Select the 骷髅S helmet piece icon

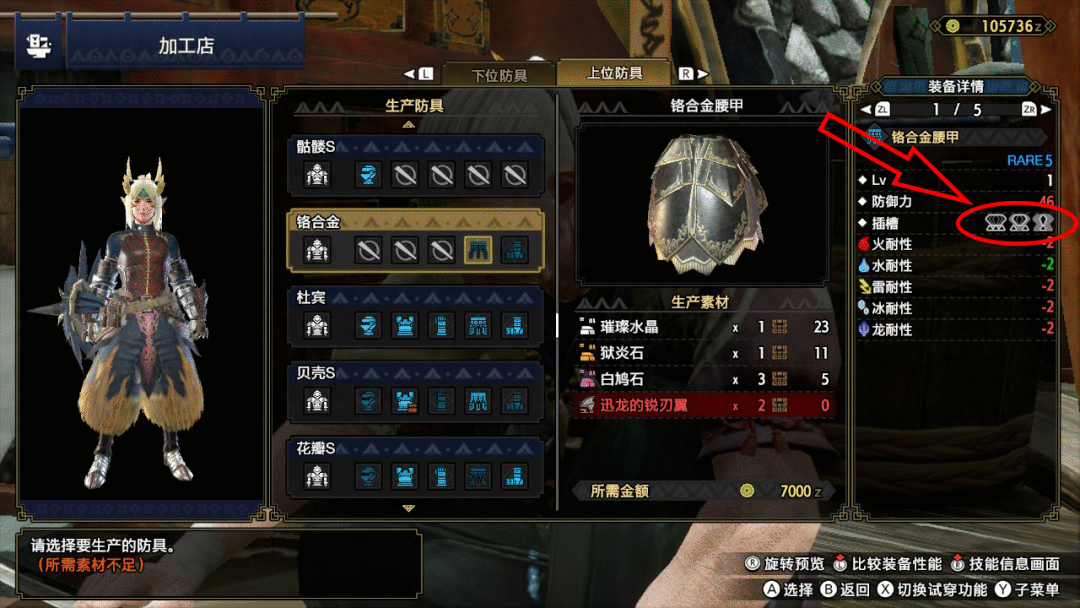point(368,176)
